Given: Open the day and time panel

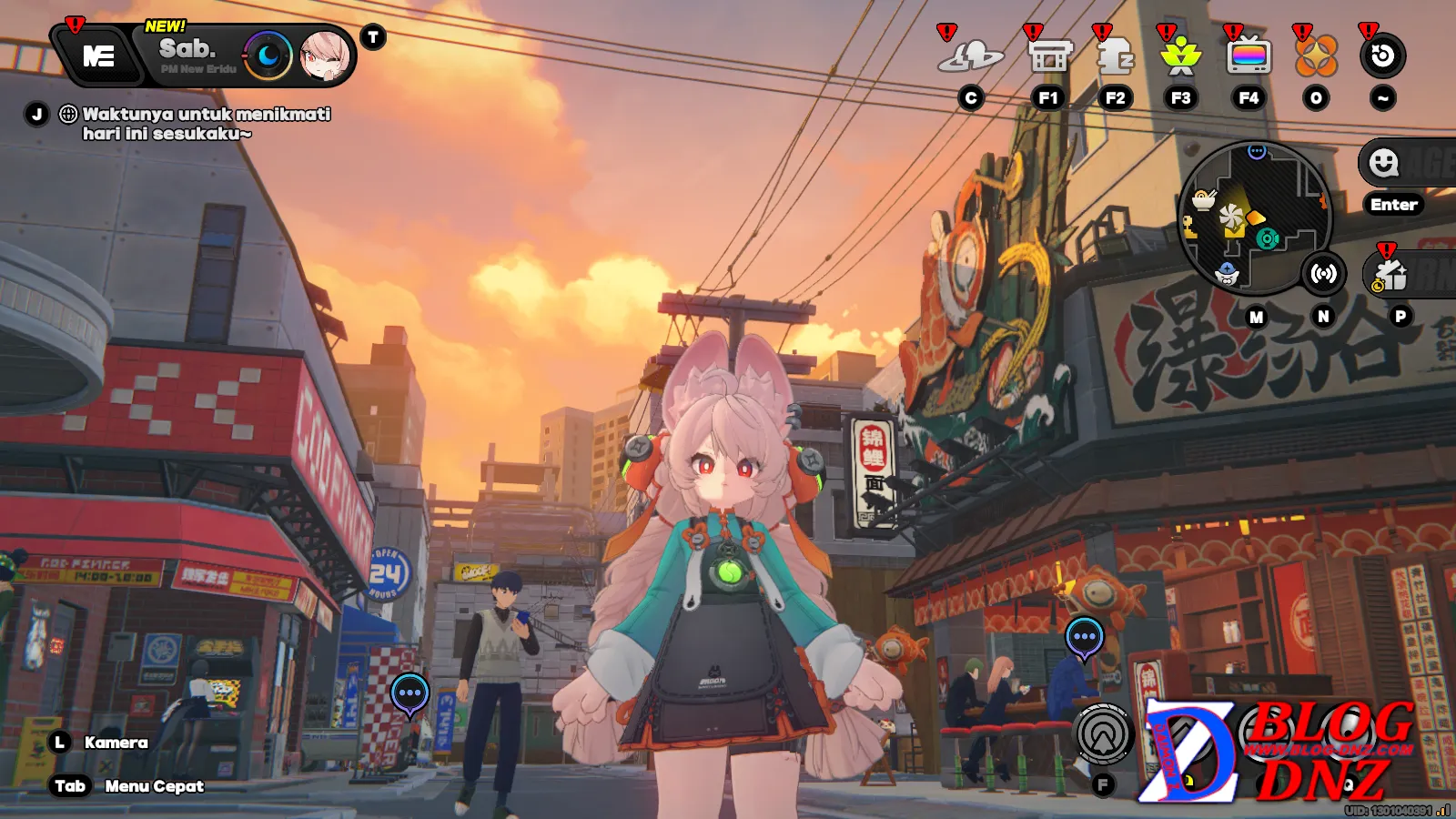Looking at the screenshot, I should pos(196,56).
